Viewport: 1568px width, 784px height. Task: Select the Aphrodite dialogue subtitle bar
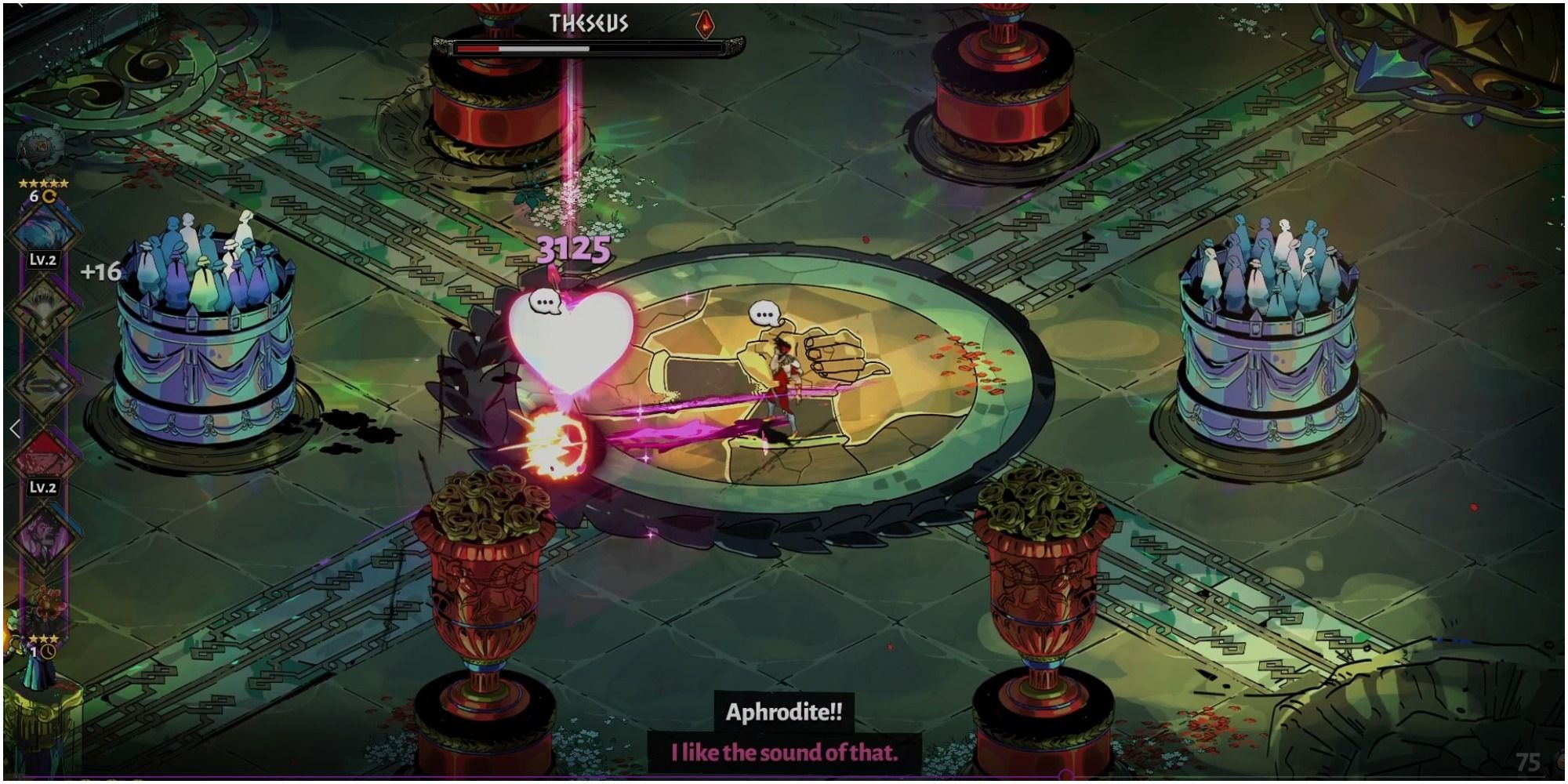(x=784, y=750)
